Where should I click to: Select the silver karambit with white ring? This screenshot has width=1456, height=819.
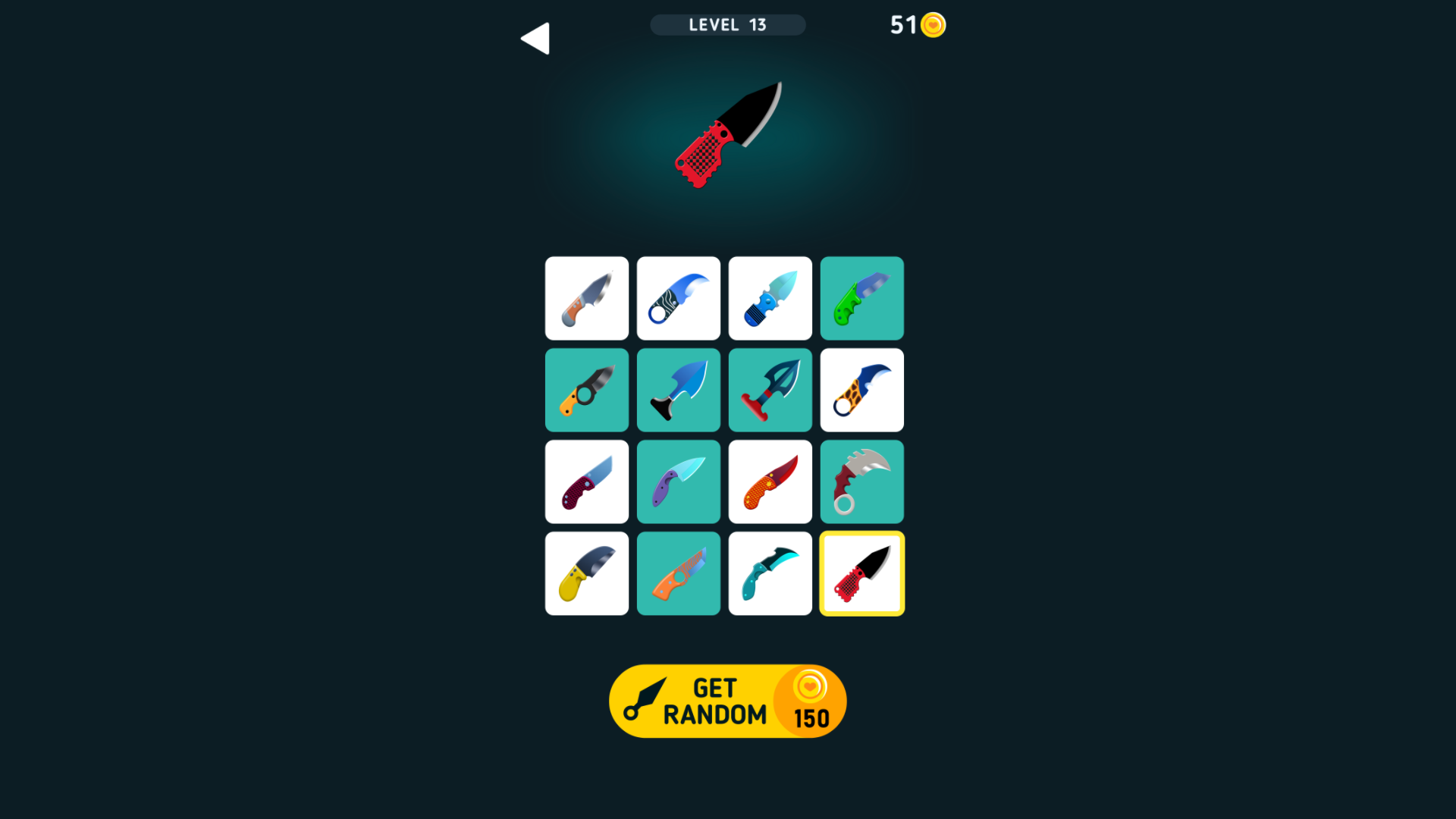coord(861,482)
